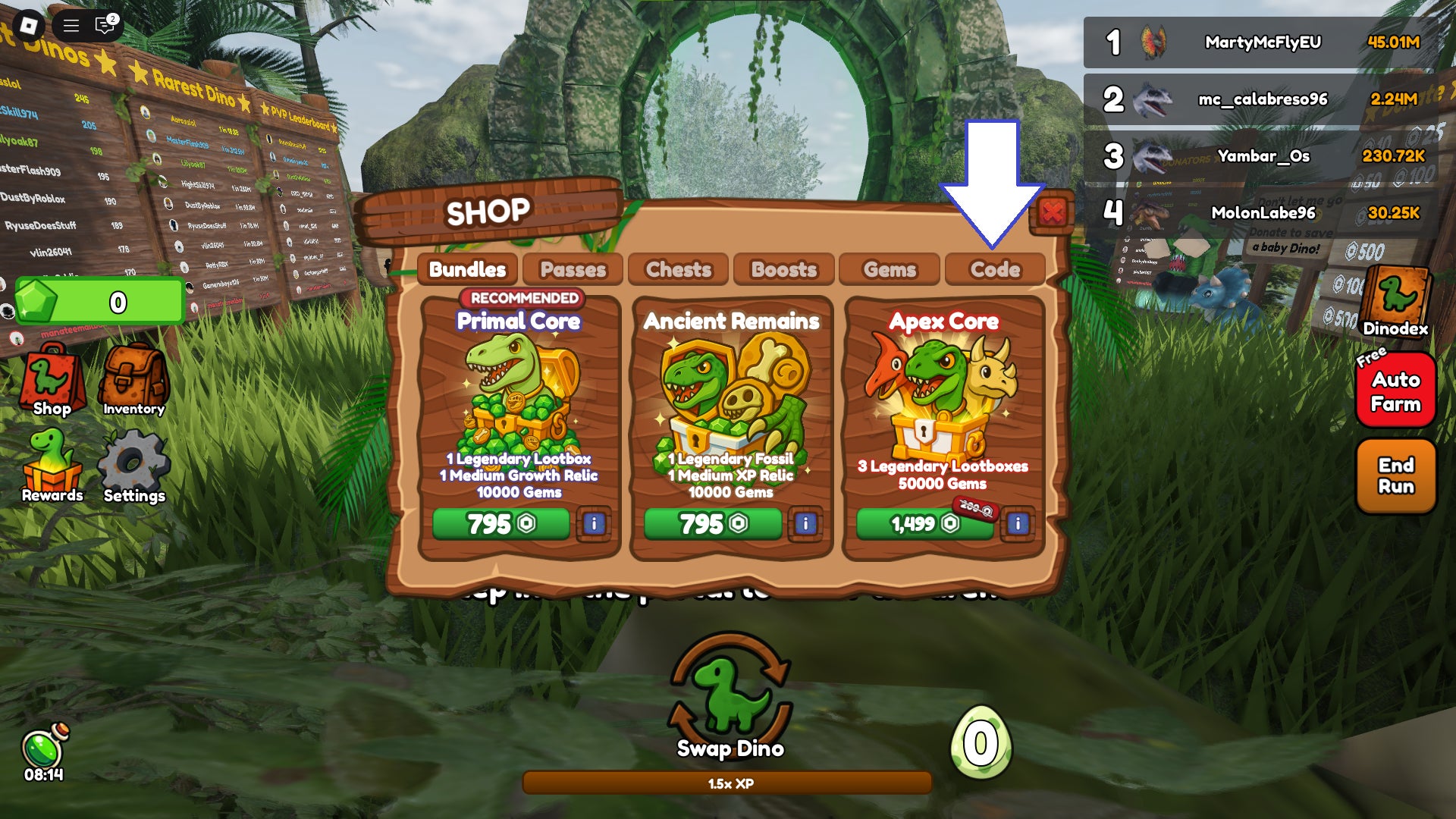Screen dimensions: 1456x819
Task: Open the Code tab
Action: [x=995, y=269]
